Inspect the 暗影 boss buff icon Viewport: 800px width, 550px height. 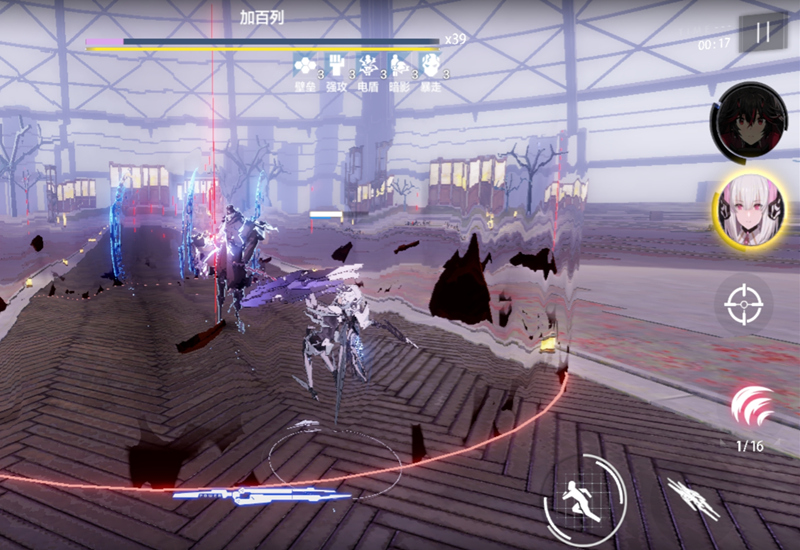click(x=399, y=67)
